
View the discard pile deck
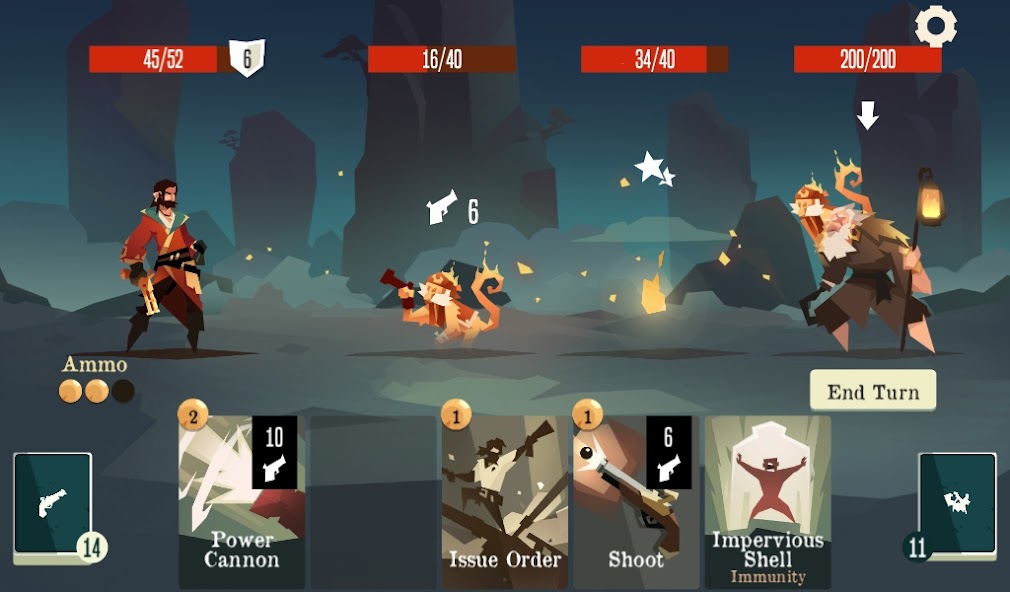click(x=957, y=503)
